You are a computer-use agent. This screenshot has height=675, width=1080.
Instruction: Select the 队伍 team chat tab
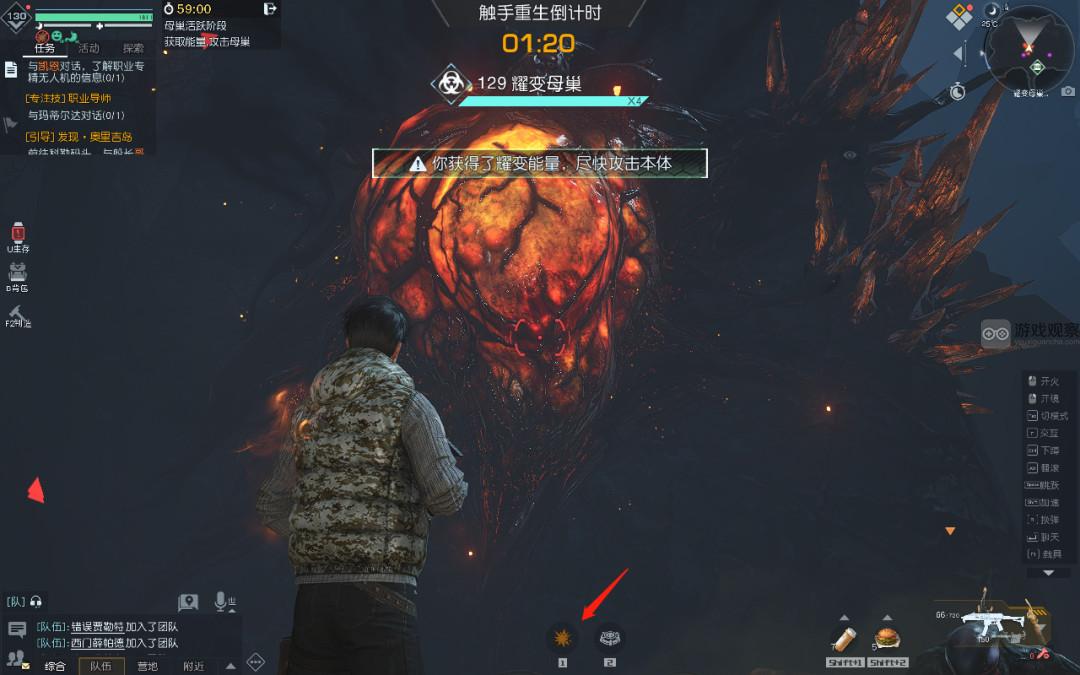(101, 666)
